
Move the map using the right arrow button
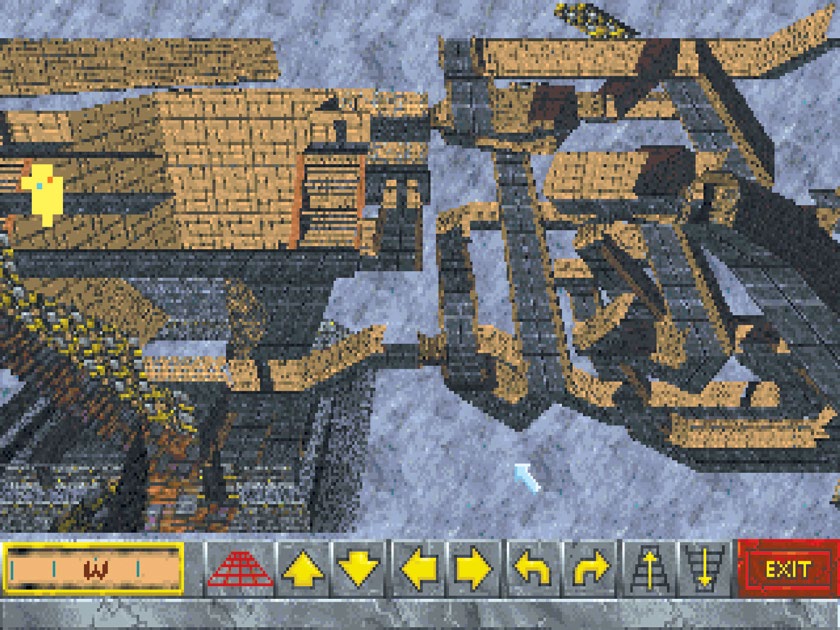(474, 569)
